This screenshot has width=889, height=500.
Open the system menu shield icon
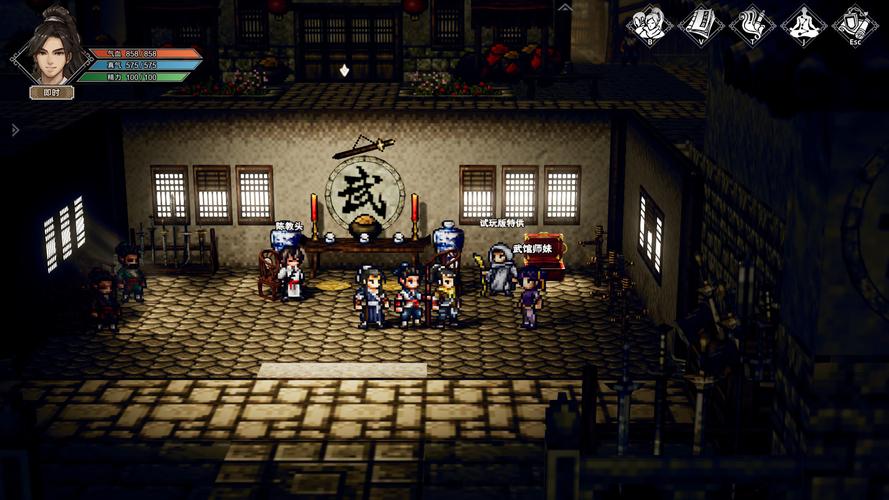tap(855, 24)
